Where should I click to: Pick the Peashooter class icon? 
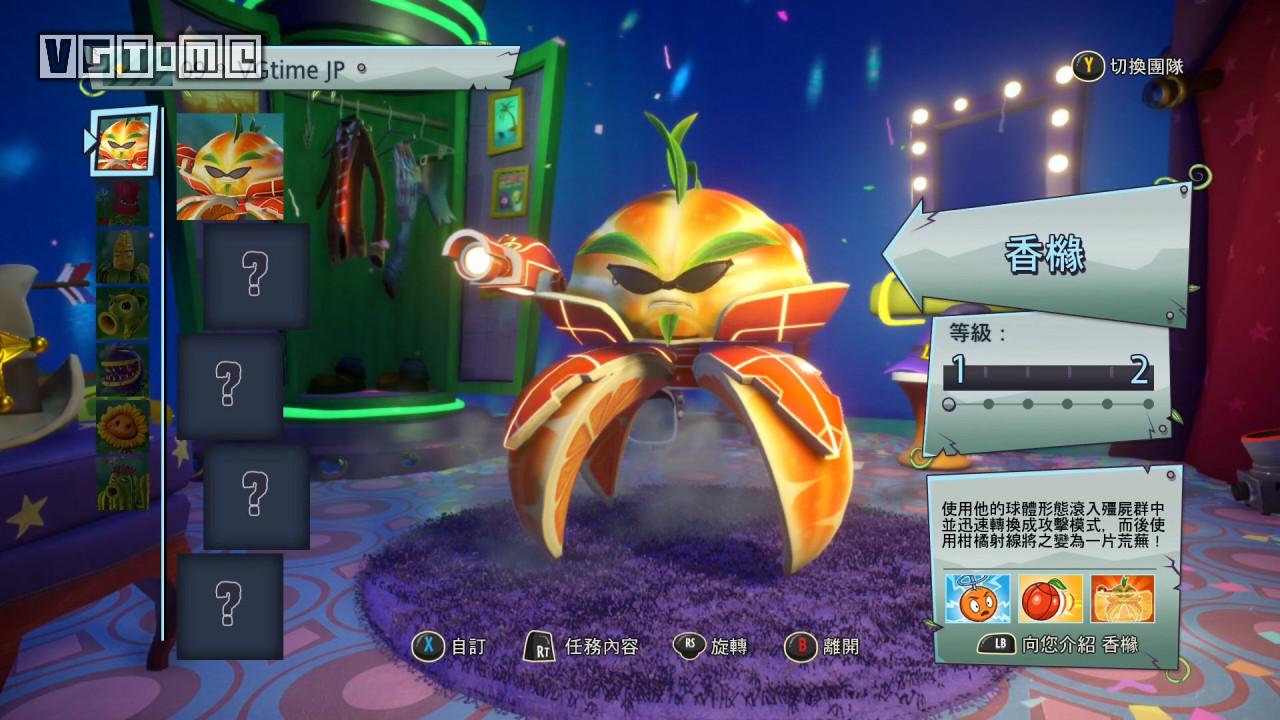point(123,314)
